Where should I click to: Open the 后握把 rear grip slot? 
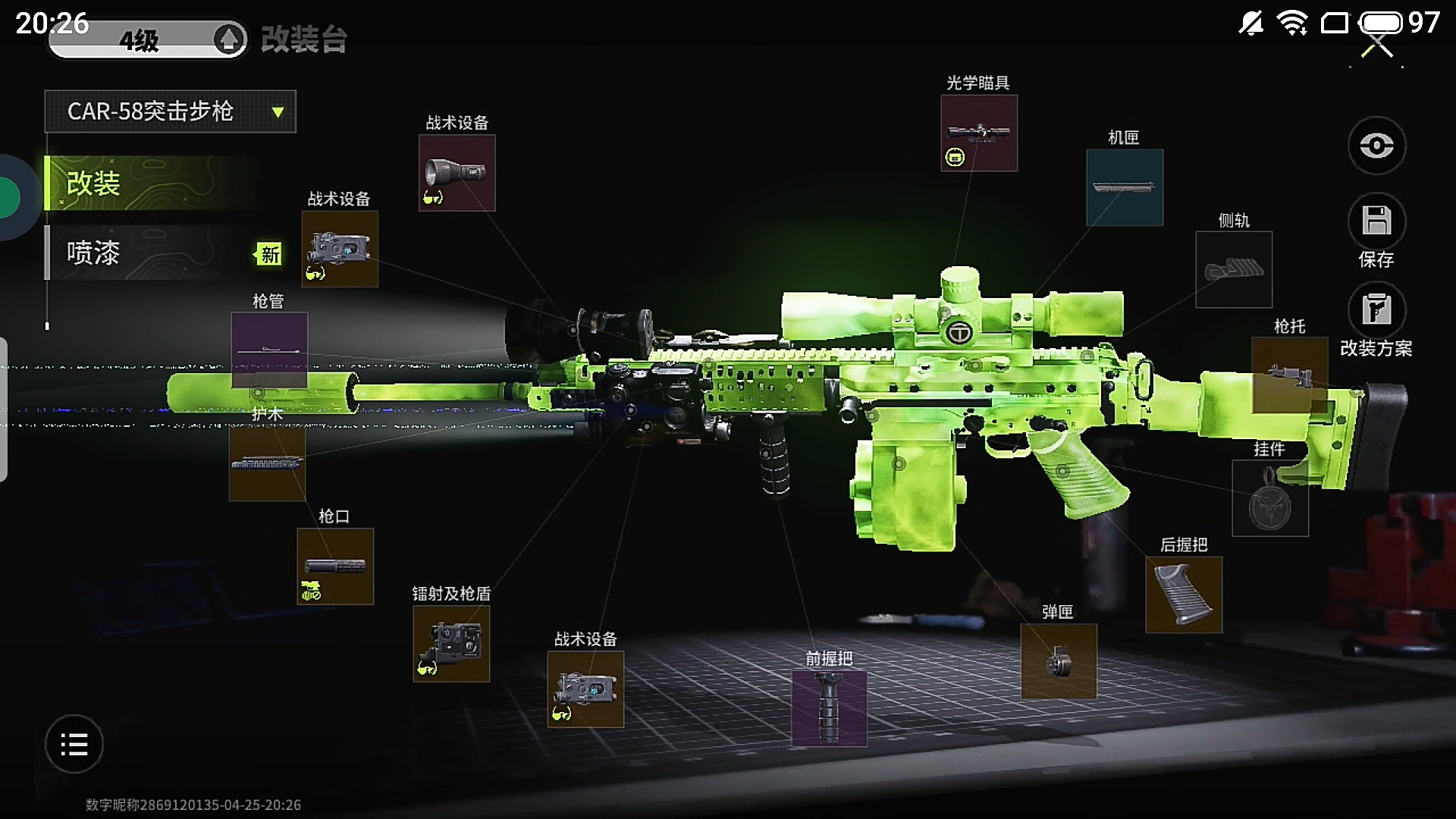click(1183, 595)
